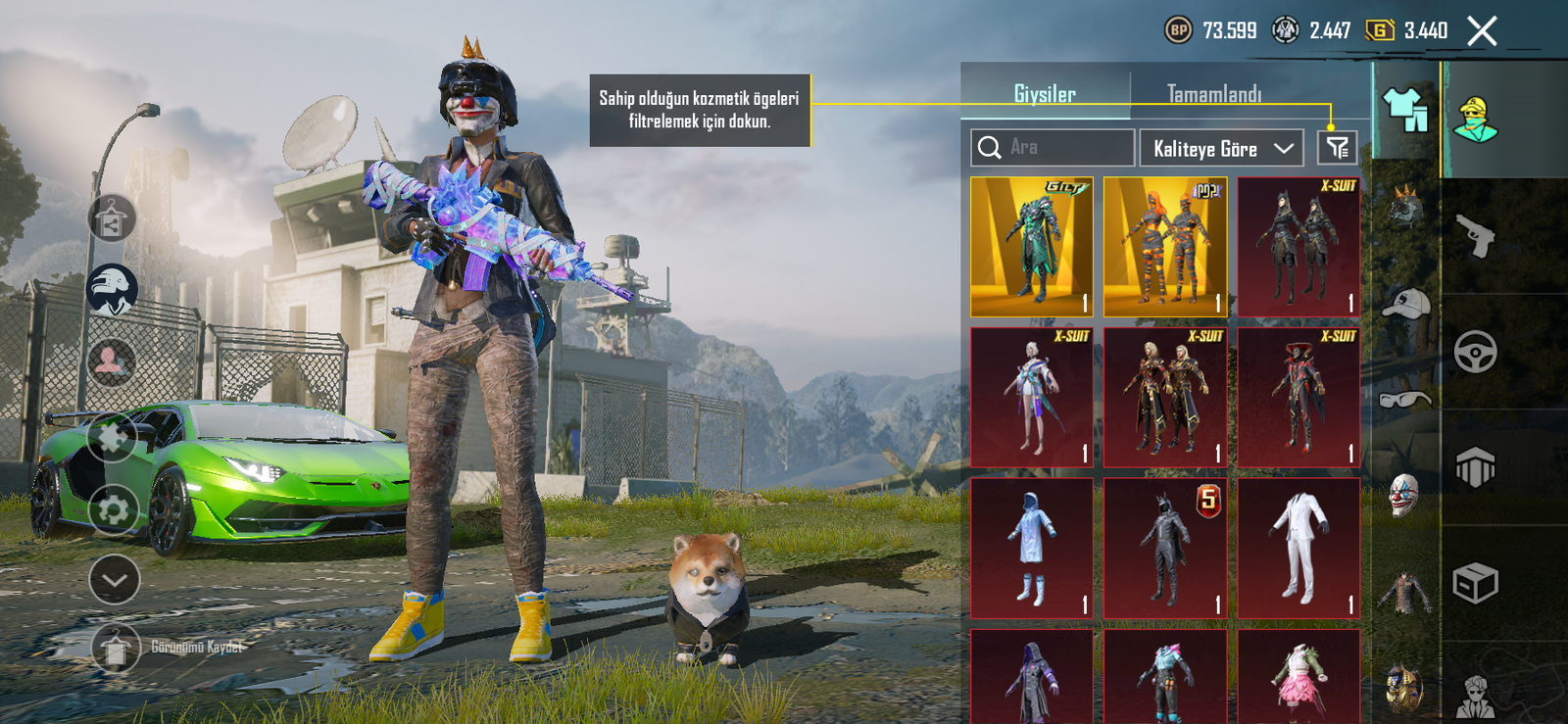Toggle the owned cosmetics filter icon
Image resolution: width=1568 pixels, height=724 pixels.
click(1337, 149)
